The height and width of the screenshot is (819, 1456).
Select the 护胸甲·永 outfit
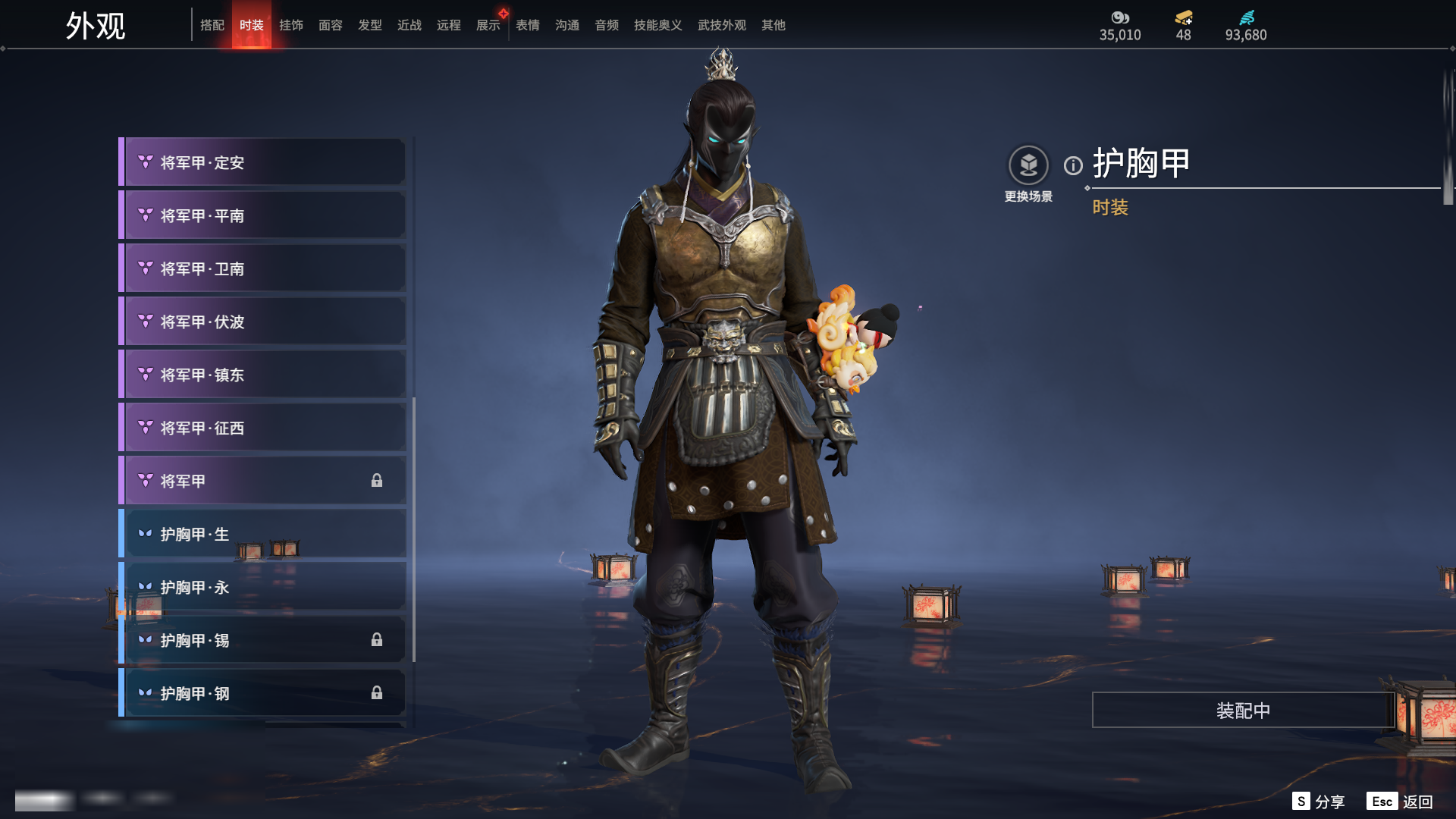tap(262, 587)
